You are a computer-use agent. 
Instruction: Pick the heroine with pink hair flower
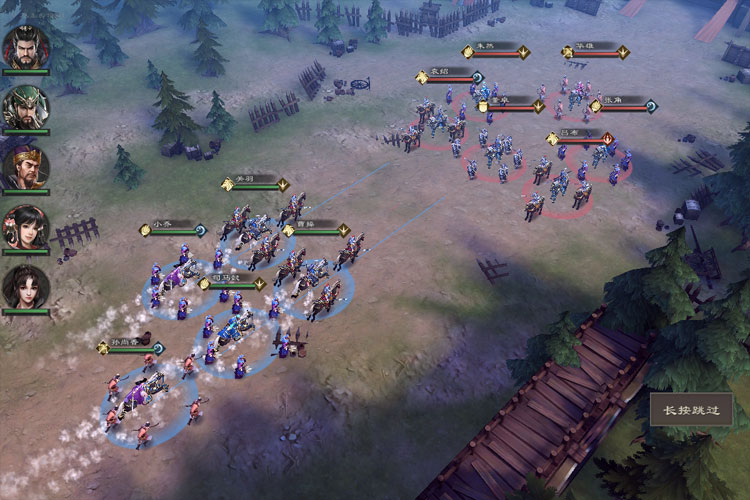click(25, 227)
